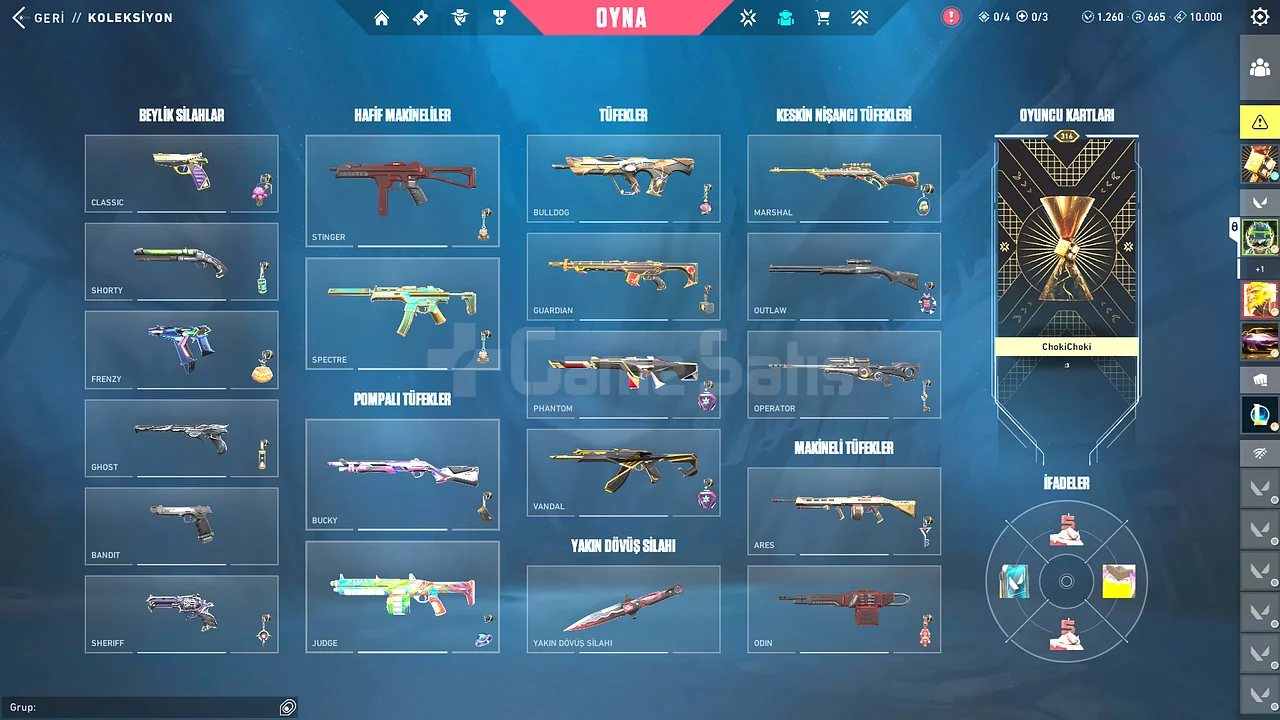This screenshot has width=1280, height=720.
Task: Select the Classic sidearm slot
Action: pyautogui.click(x=181, y=173)
